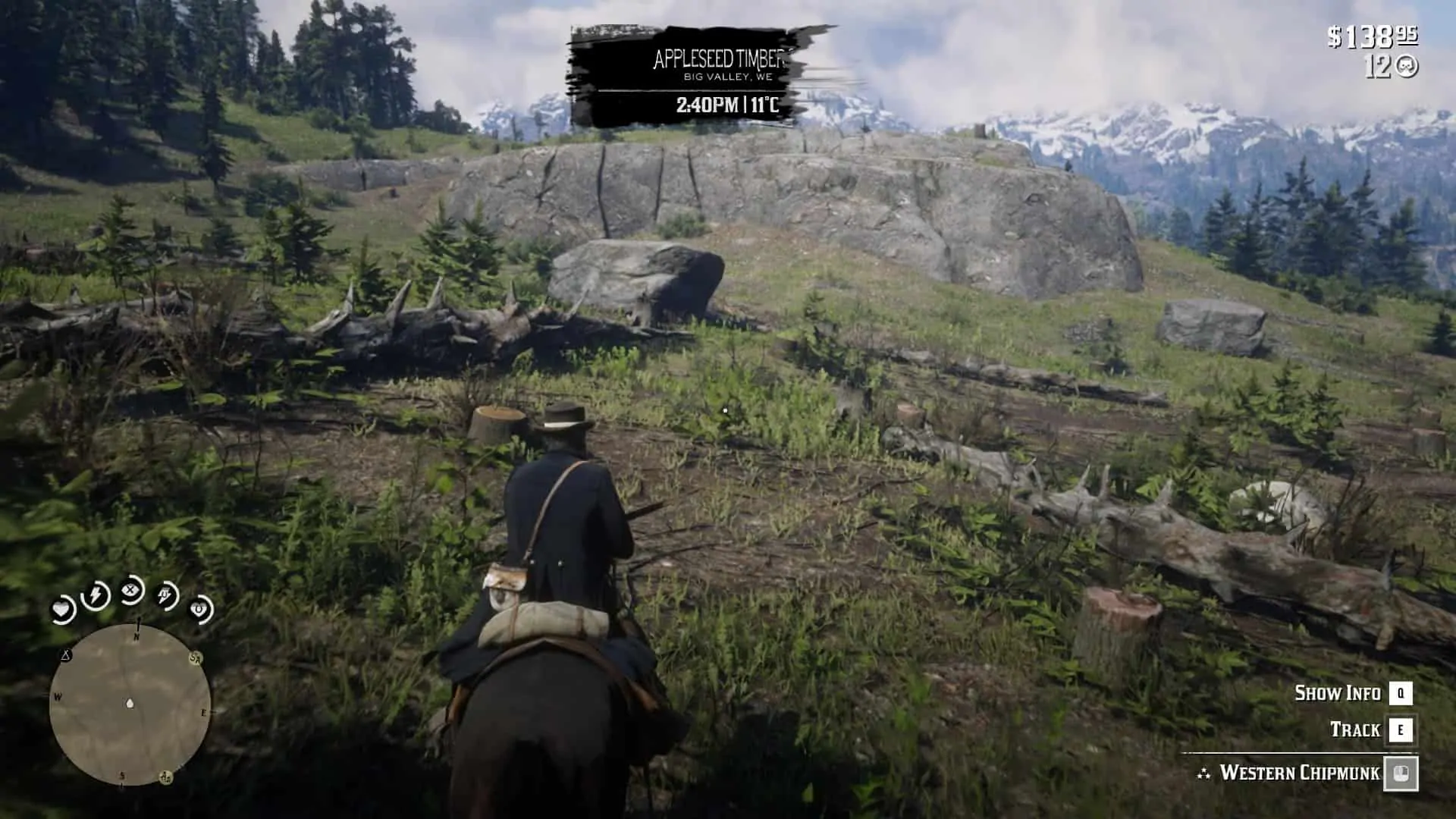Choose the yellow marker at minimap's bottom edge

165,777
